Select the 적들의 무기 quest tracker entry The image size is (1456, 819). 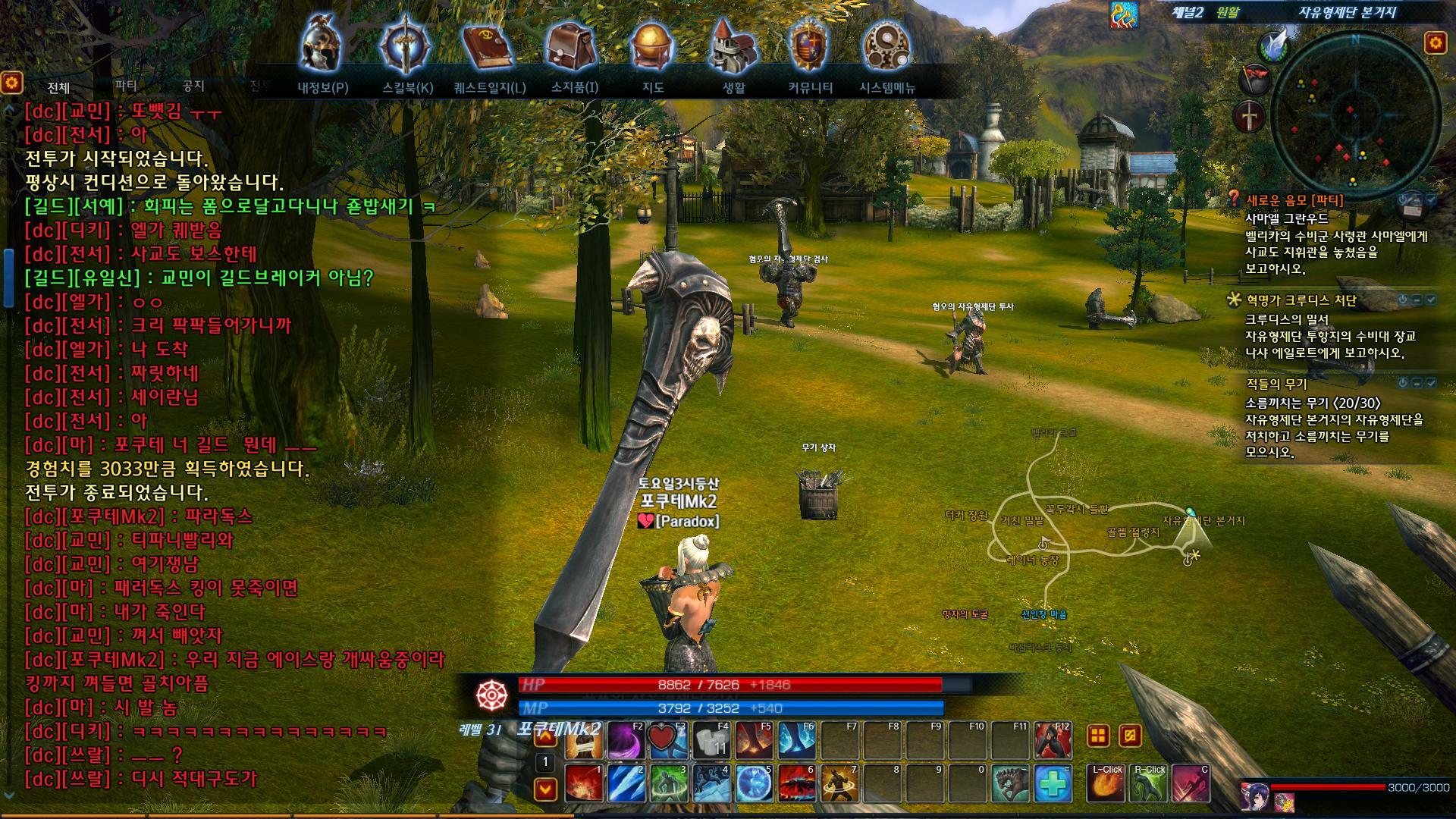point(1276,384)
